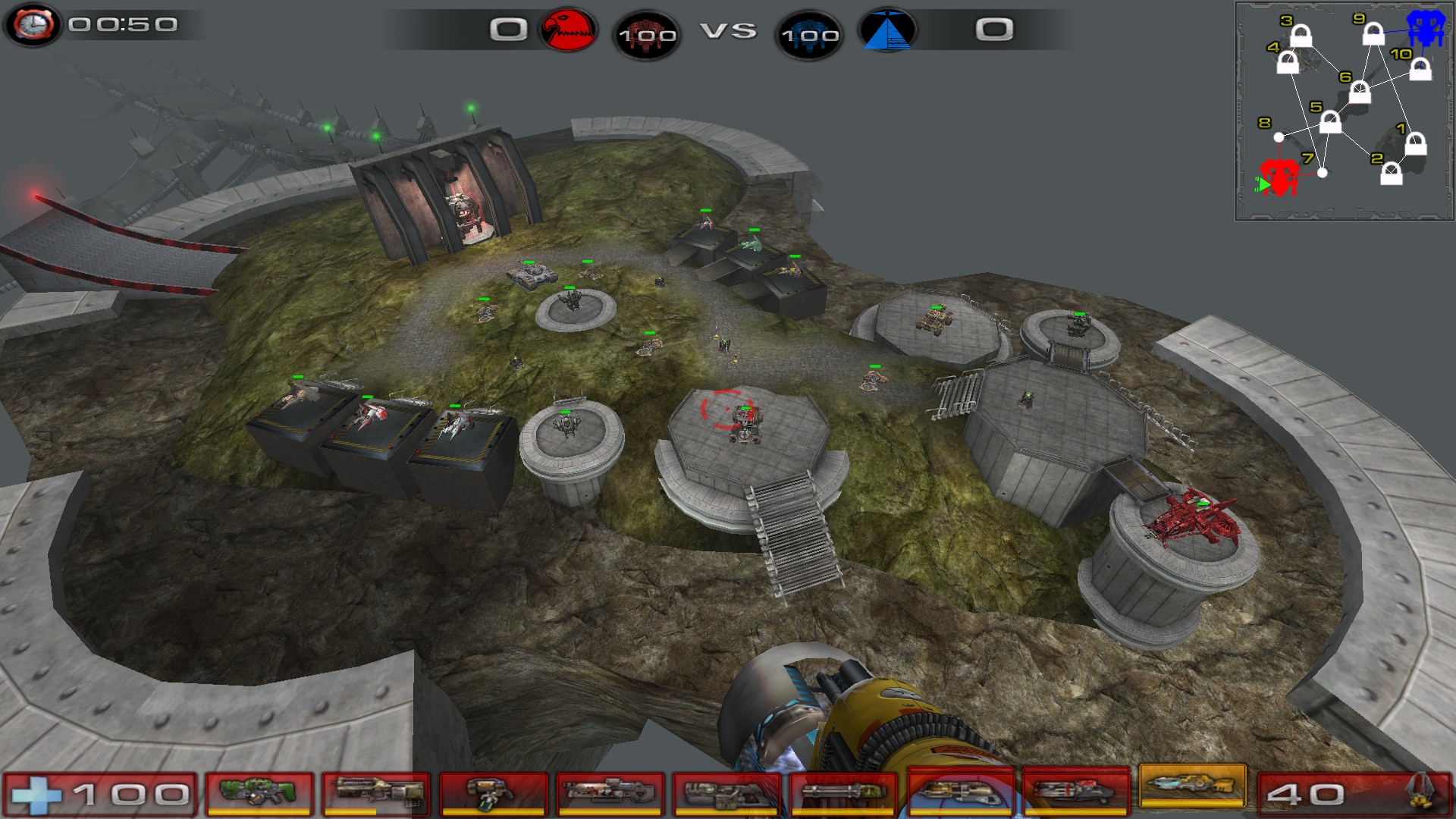
Task: Switch to the assault rifle weapon slot
Action: click(376, 792)
